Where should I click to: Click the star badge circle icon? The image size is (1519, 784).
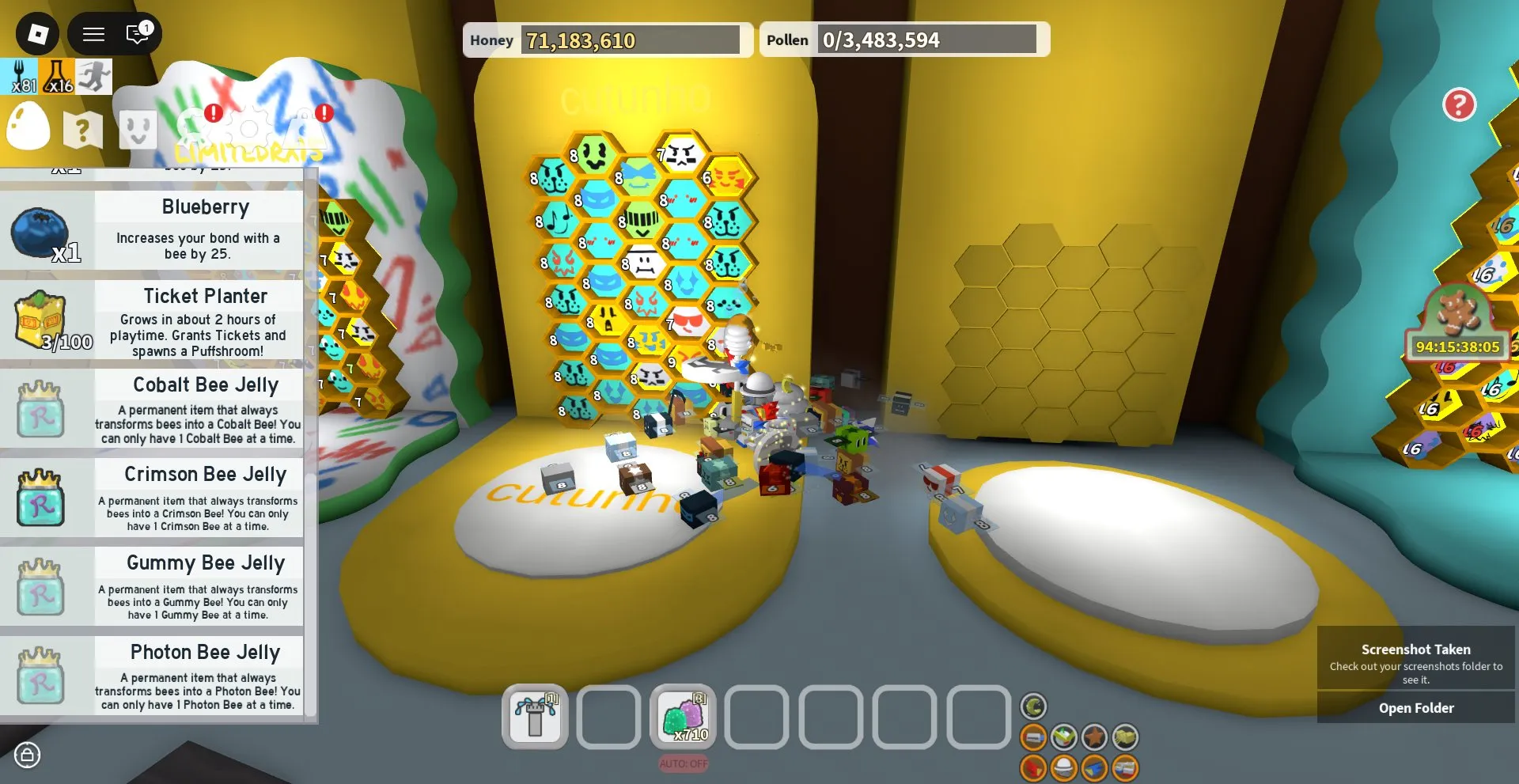[x=1094, y=737]
